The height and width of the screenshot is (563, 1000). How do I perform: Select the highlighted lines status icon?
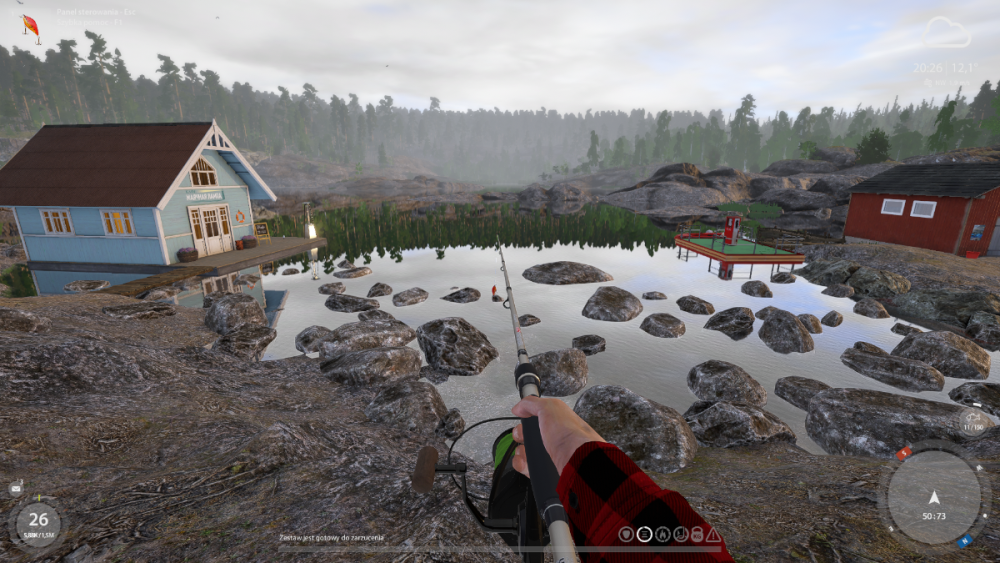tap(645, 535)
